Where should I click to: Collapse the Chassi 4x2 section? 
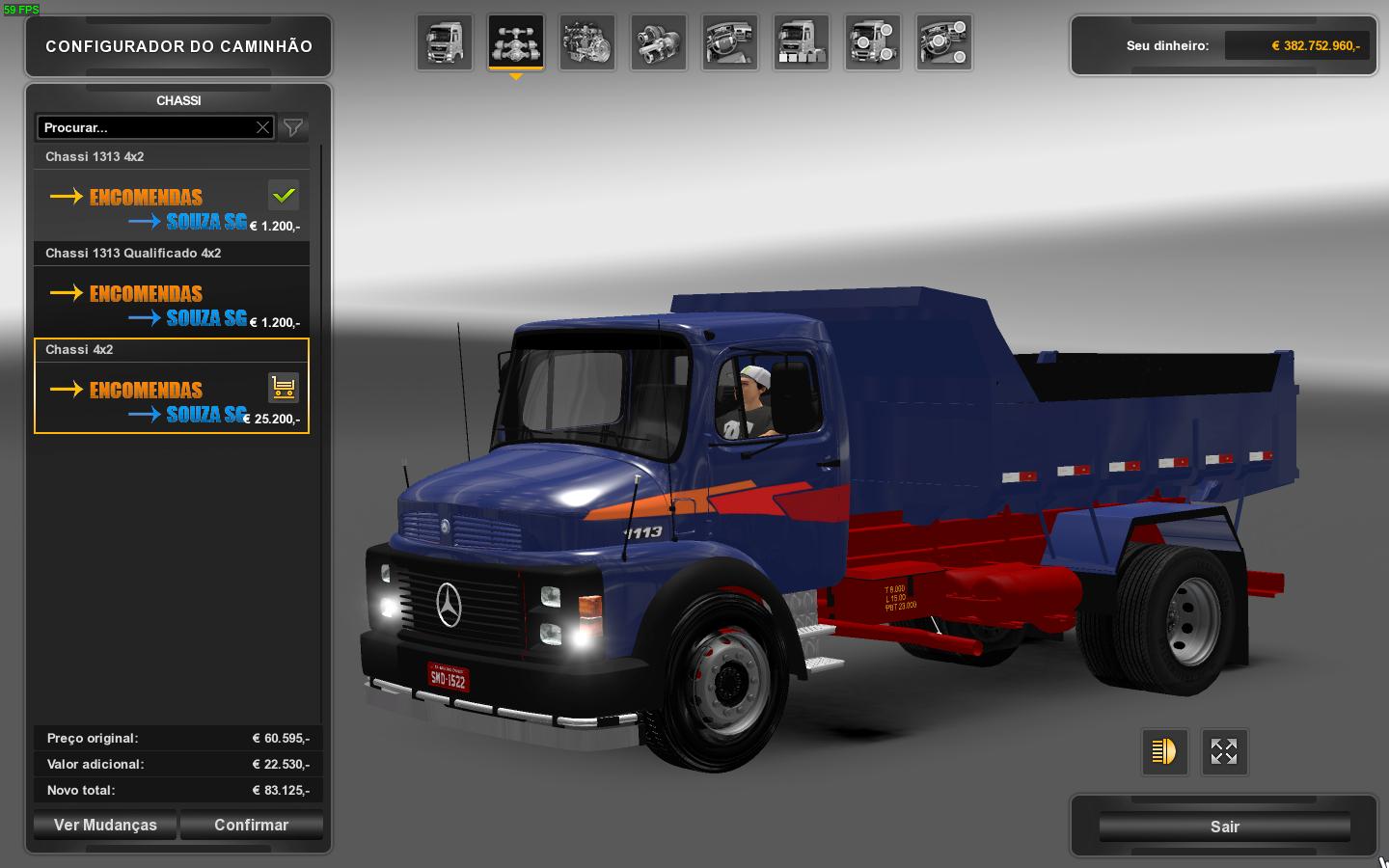(172, 349)
